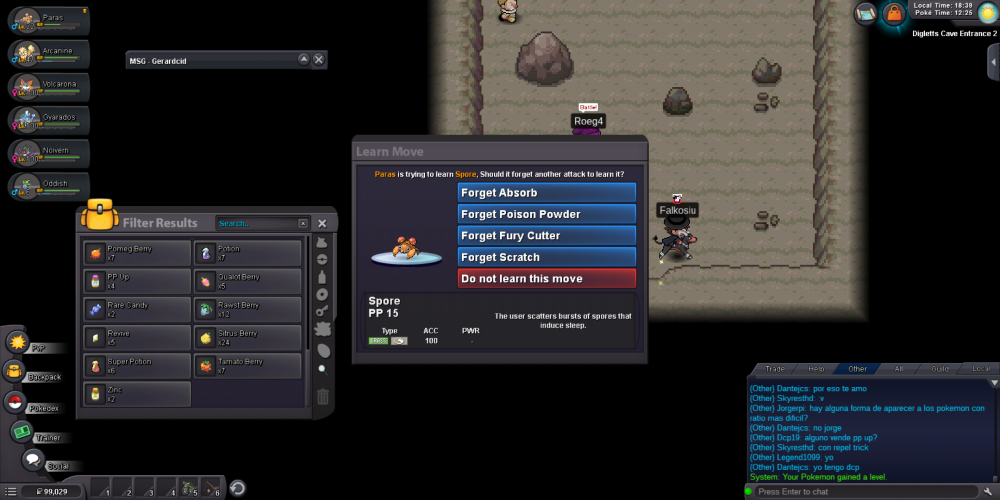Switch to the Trade chat tab
The image size is (1000, 500).
click(774, 369)
